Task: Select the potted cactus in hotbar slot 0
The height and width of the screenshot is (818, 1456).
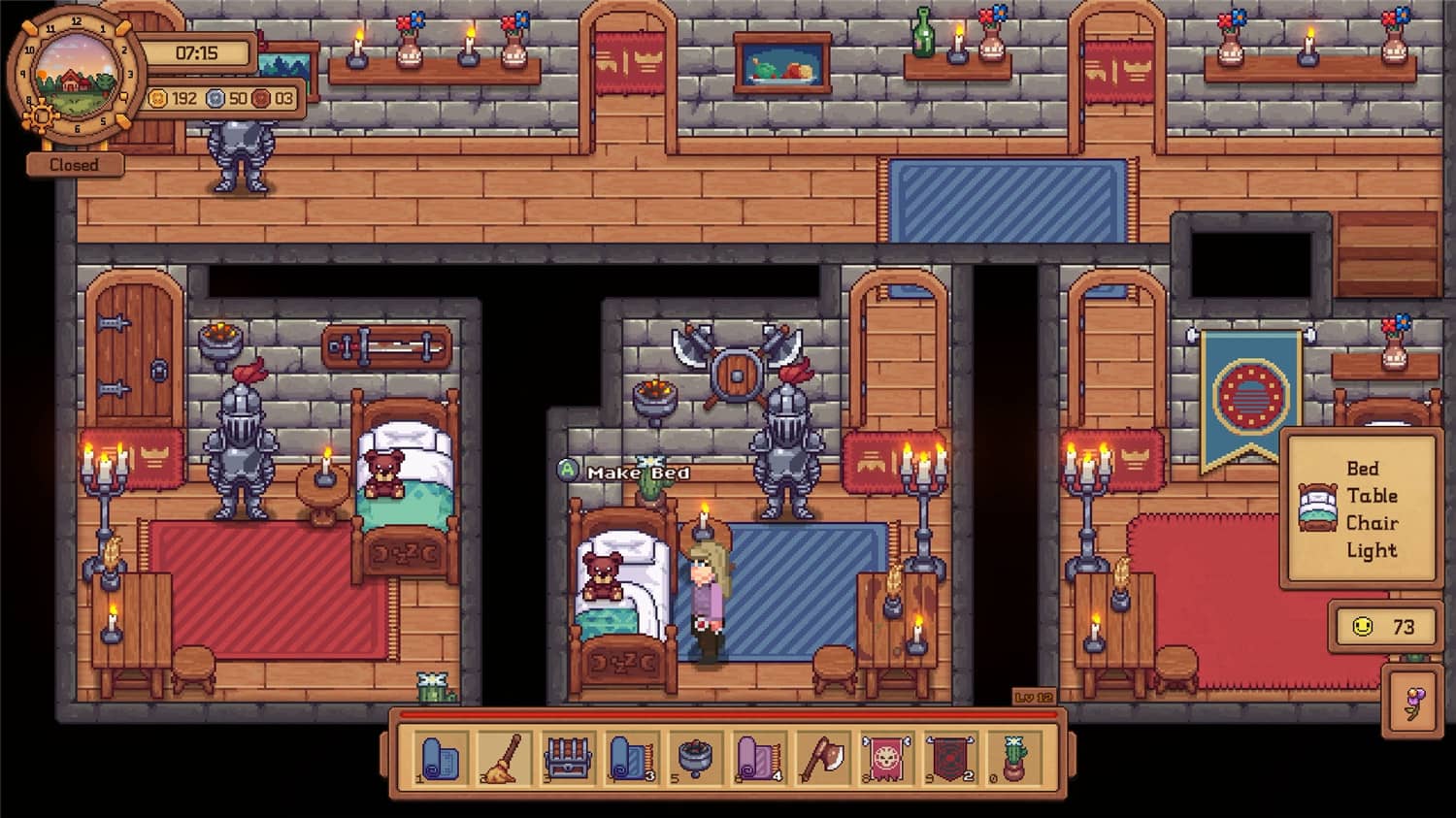Action: pyautogui.click(x=1014, y=759)
